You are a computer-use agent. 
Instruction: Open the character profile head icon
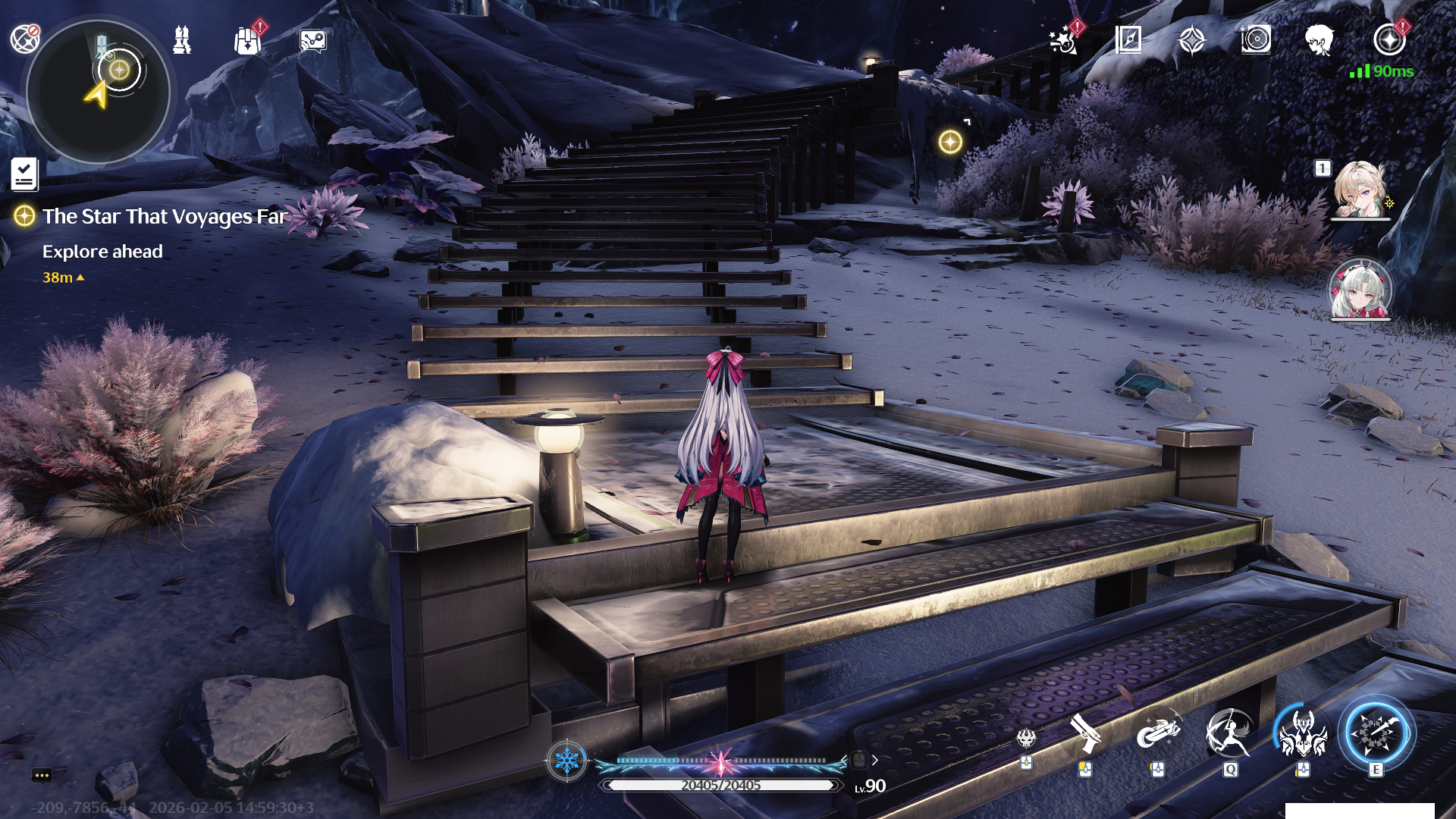tap(1319, 39)
